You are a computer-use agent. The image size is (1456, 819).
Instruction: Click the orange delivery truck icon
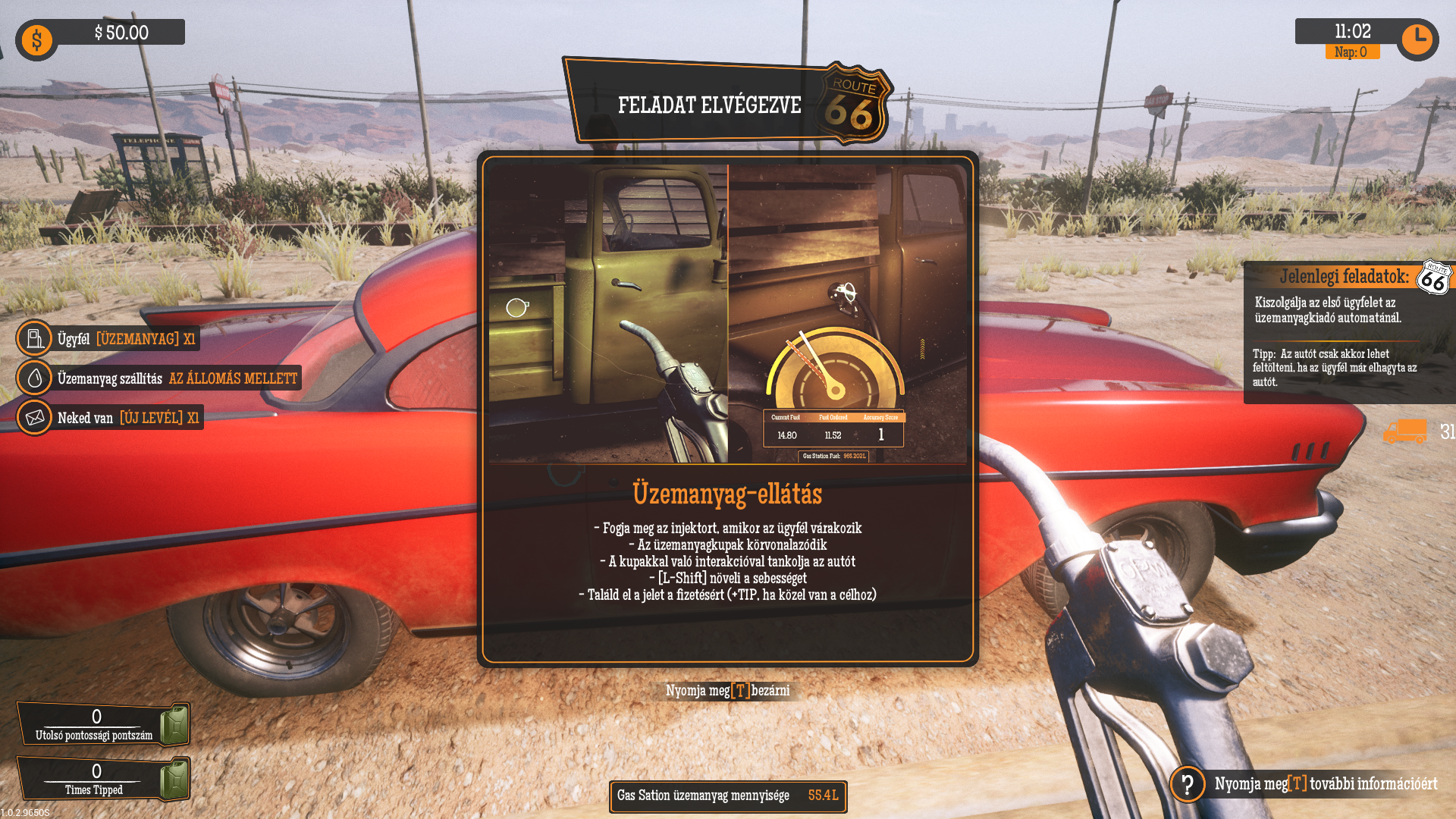coord(1404,431)
